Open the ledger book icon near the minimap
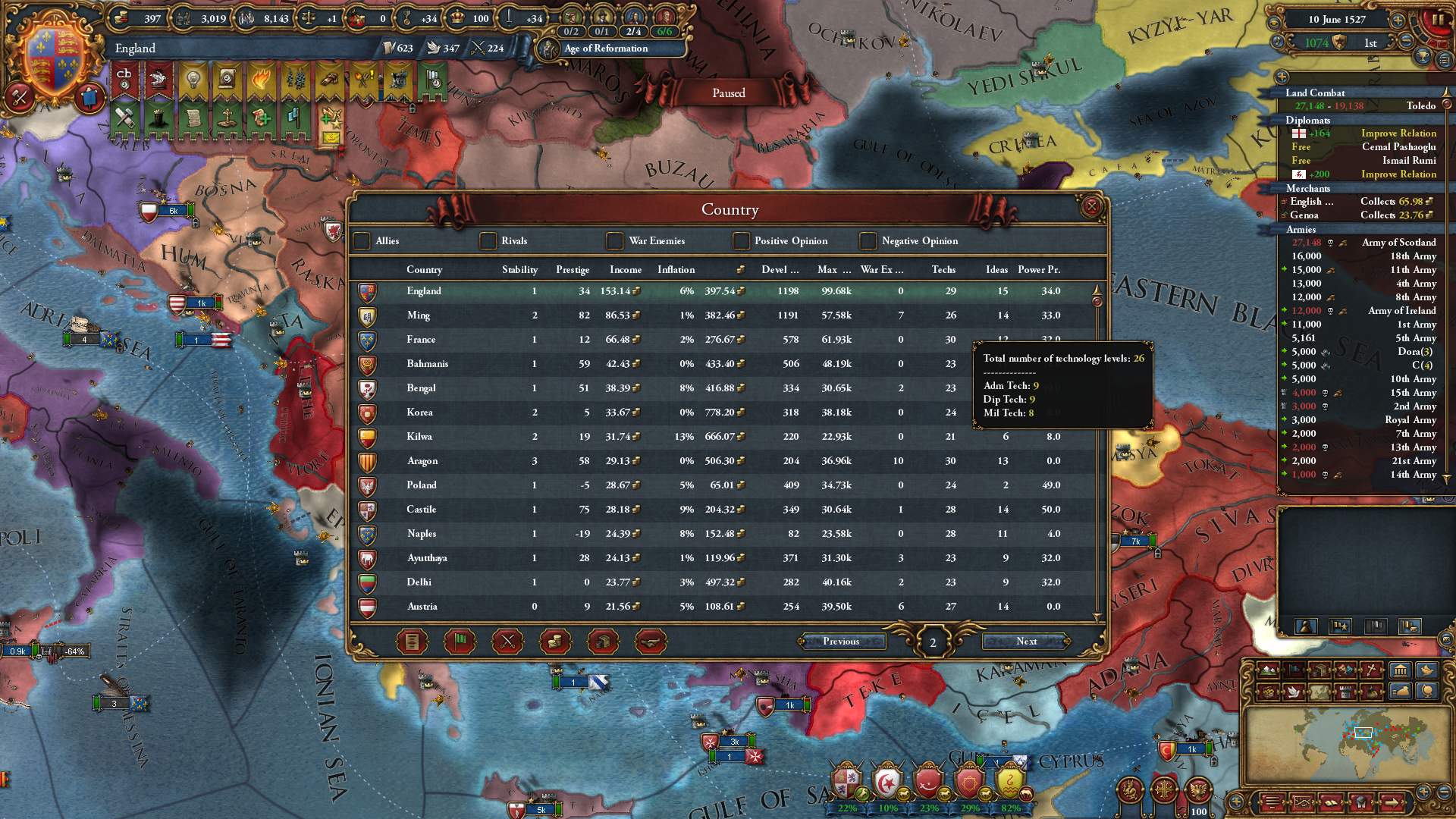1456x819 pixels. click(x=1331, y=803)
